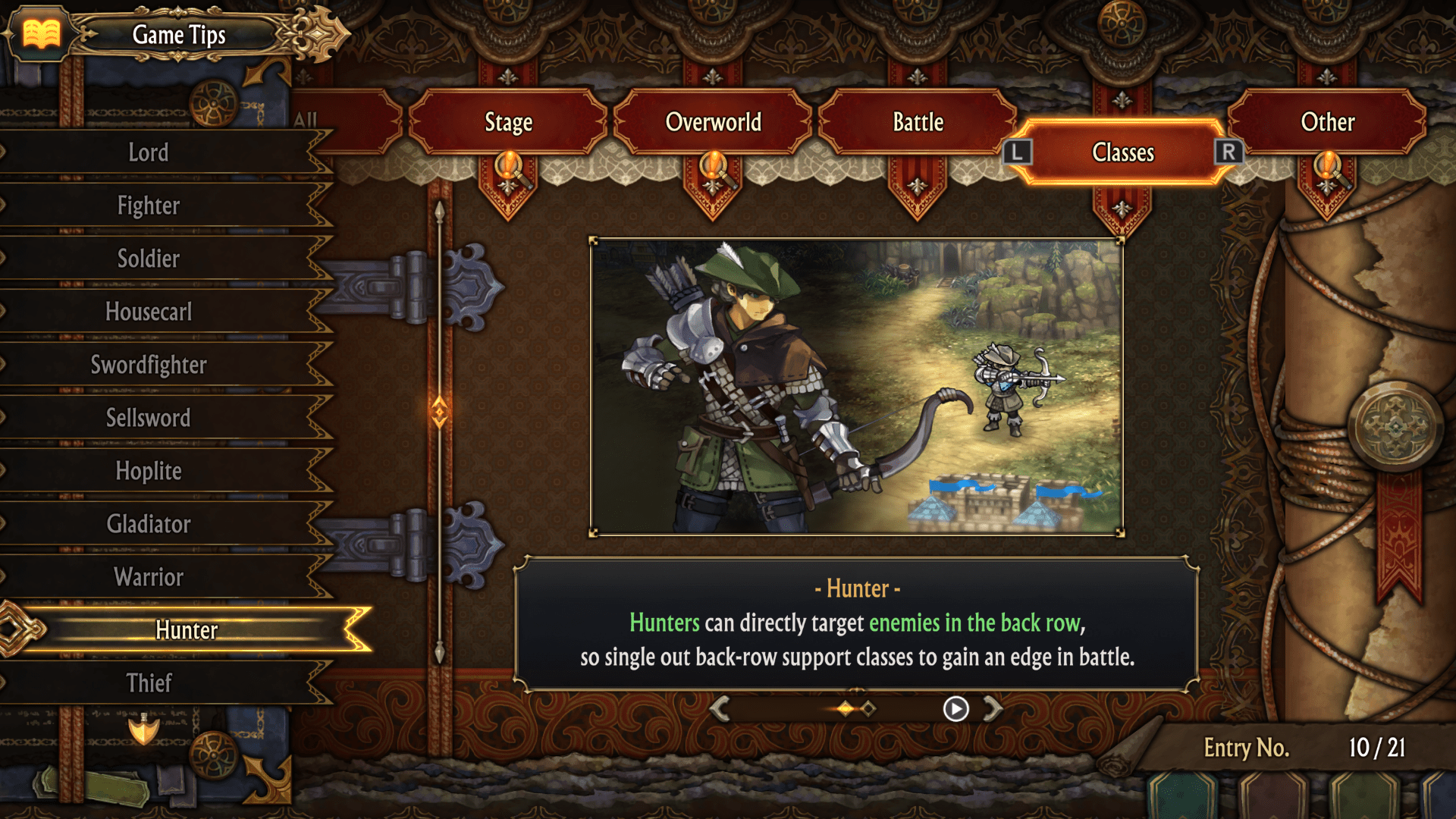Click the highlighted Hunter entry

coord(187,630)
